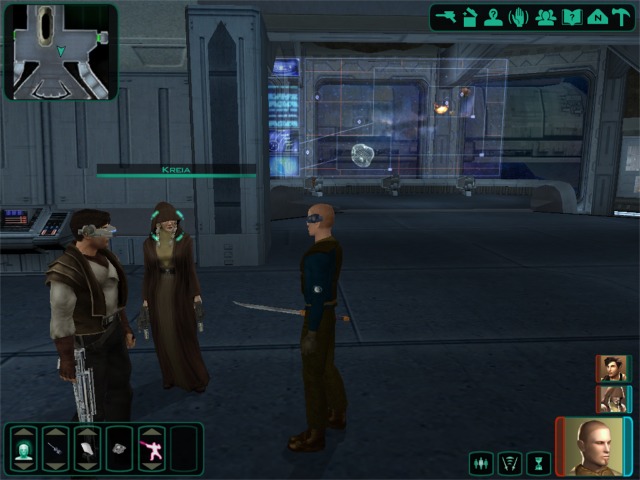
Task: Select the white shield item slot
Action: pyautogui.click(x=87, y=453)
